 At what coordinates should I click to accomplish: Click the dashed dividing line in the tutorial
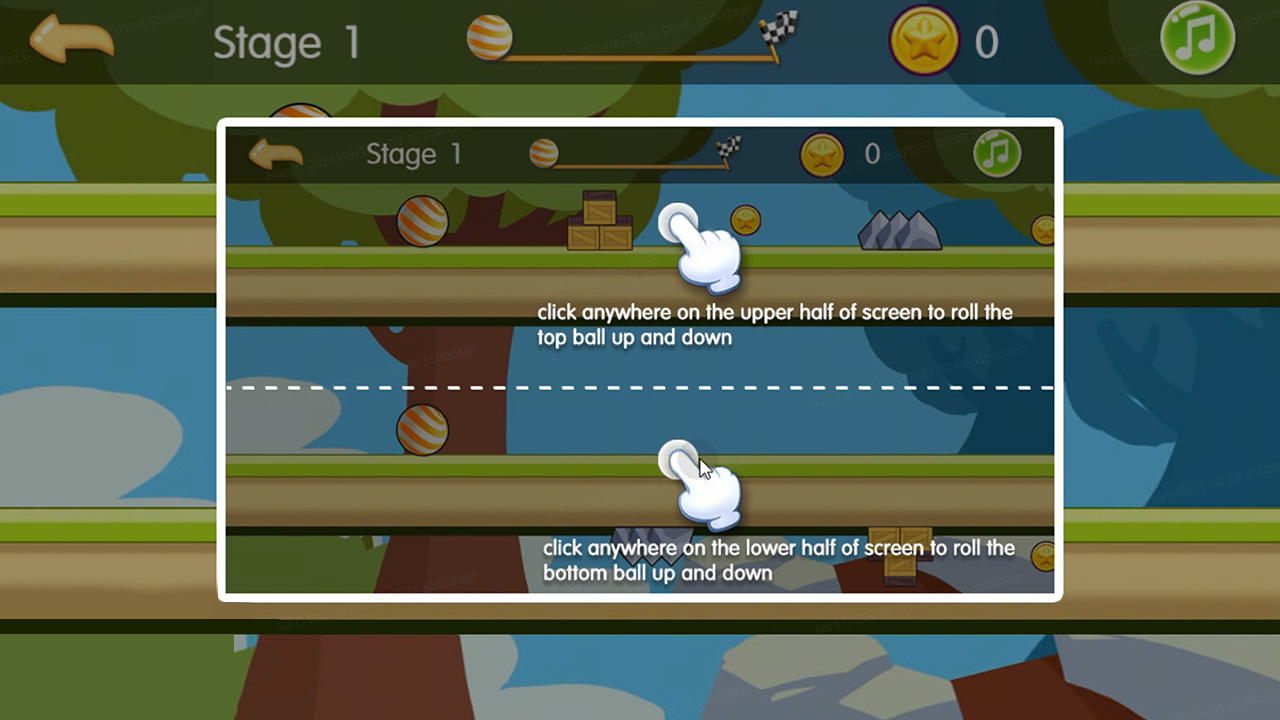(x=640, y=388)
